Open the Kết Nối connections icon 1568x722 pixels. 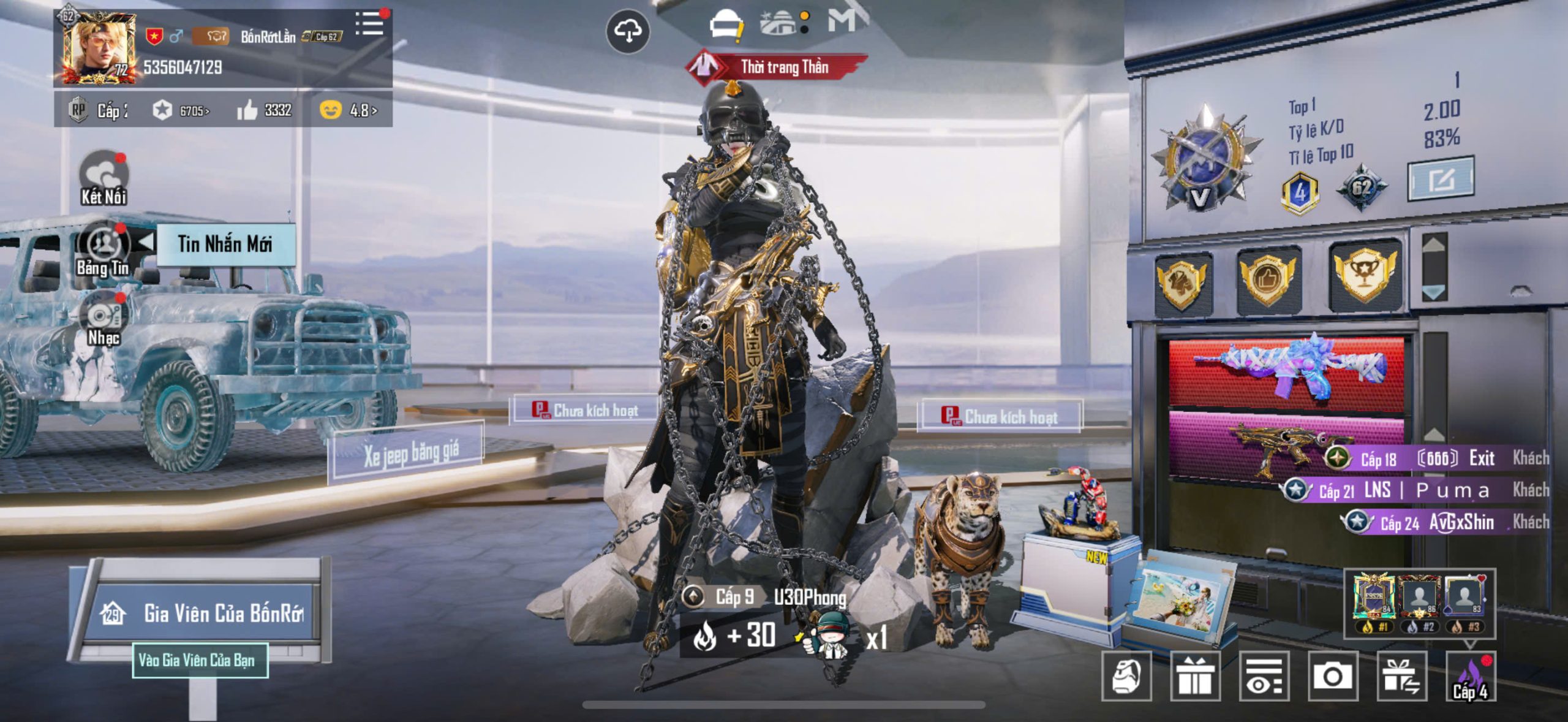pyautogui.click(x=104, y=178)
